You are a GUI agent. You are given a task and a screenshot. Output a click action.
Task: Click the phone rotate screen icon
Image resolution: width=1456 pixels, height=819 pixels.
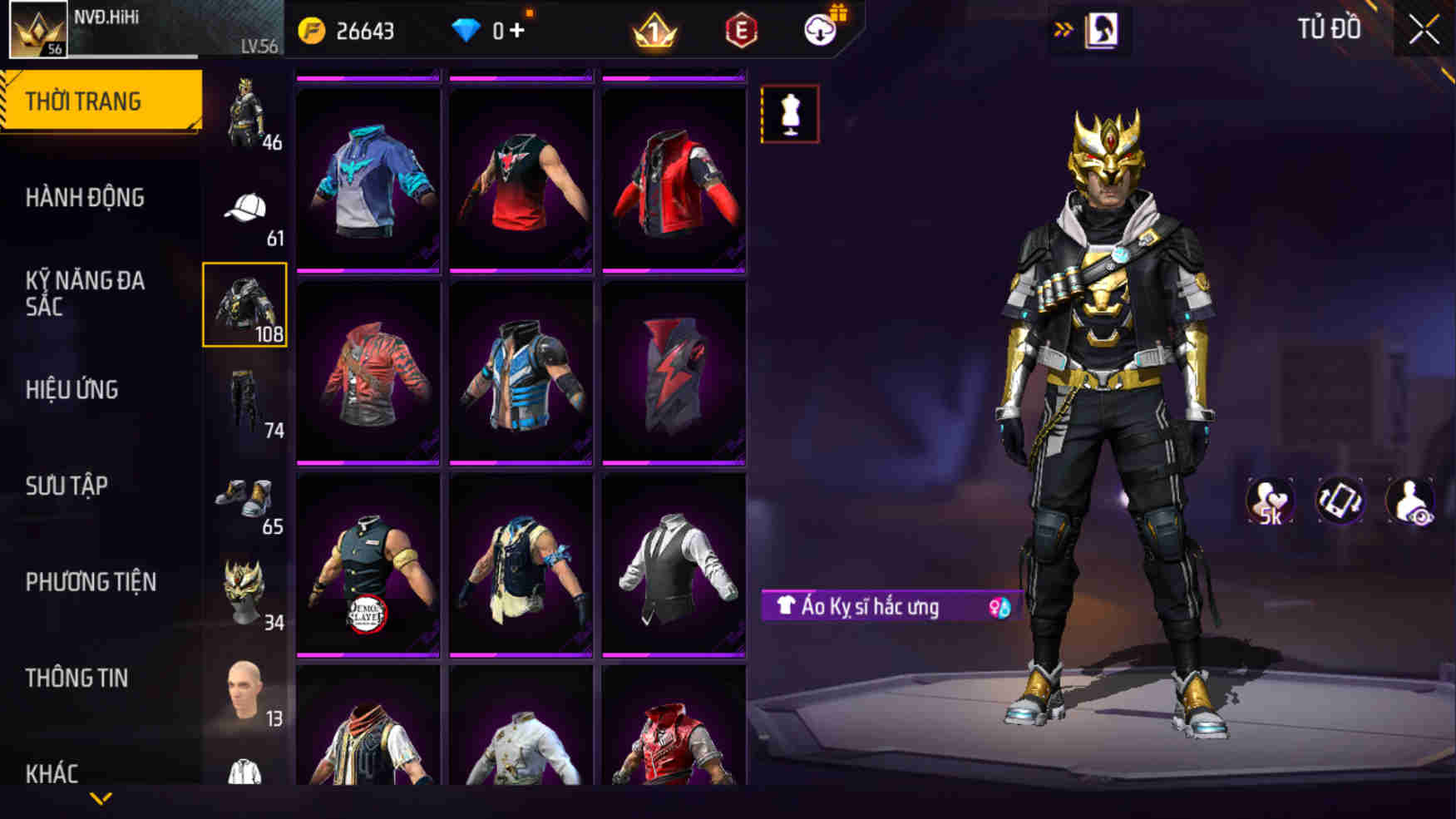pos(1341,500)
